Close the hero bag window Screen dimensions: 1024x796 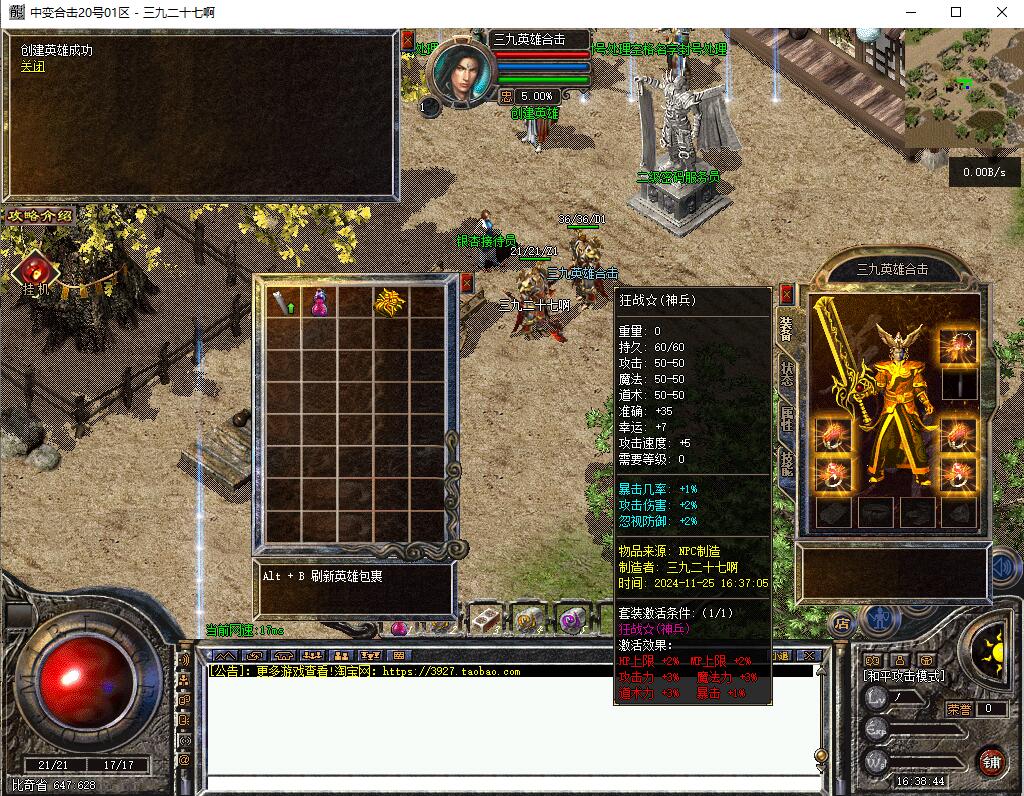click(466, 283)
